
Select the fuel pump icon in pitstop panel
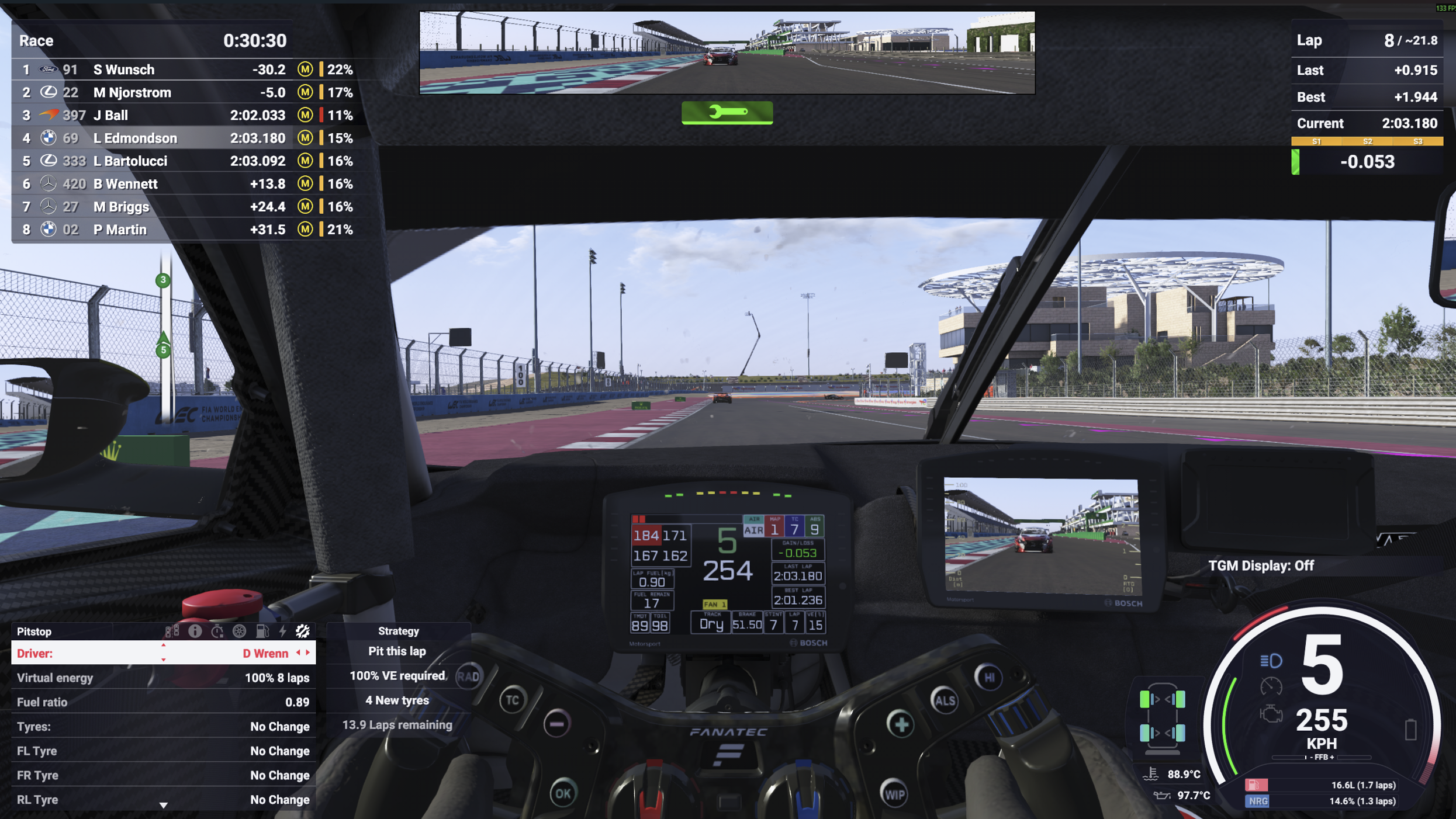point(262,631)
